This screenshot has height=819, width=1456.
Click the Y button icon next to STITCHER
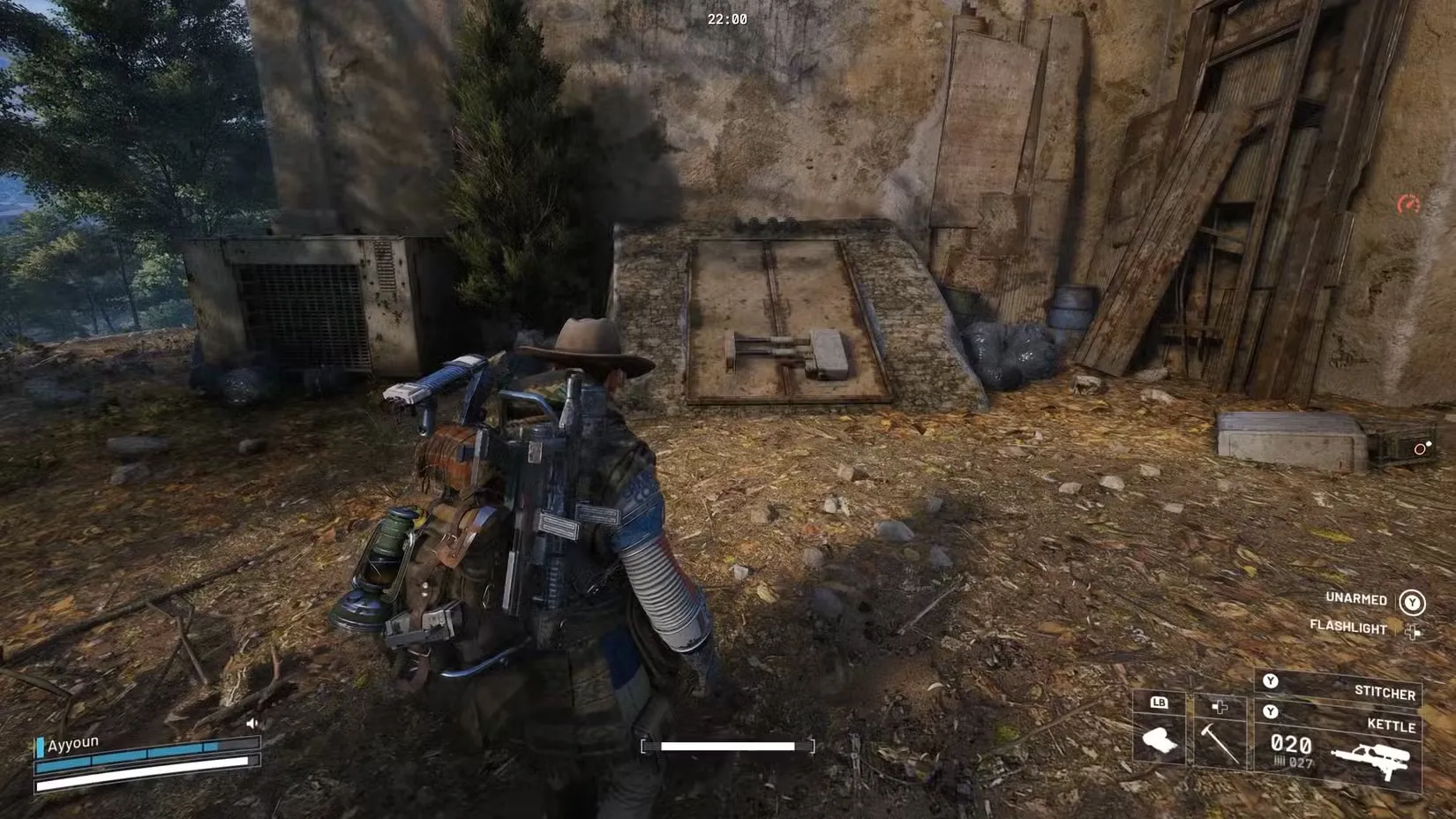(x=1270, y=680)
